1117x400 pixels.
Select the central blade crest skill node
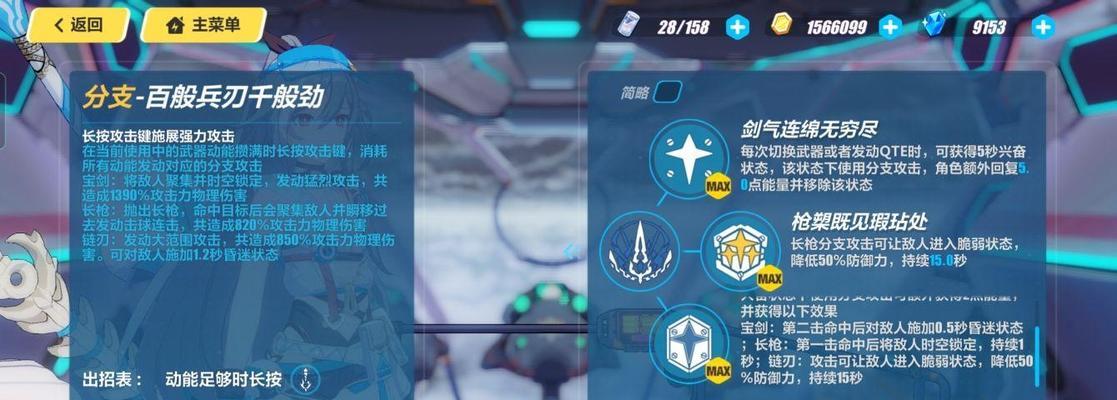(638, 250)
